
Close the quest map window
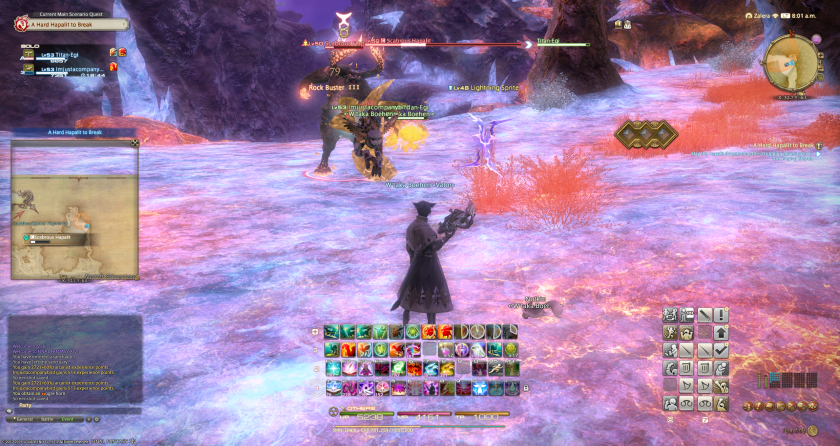135,143
